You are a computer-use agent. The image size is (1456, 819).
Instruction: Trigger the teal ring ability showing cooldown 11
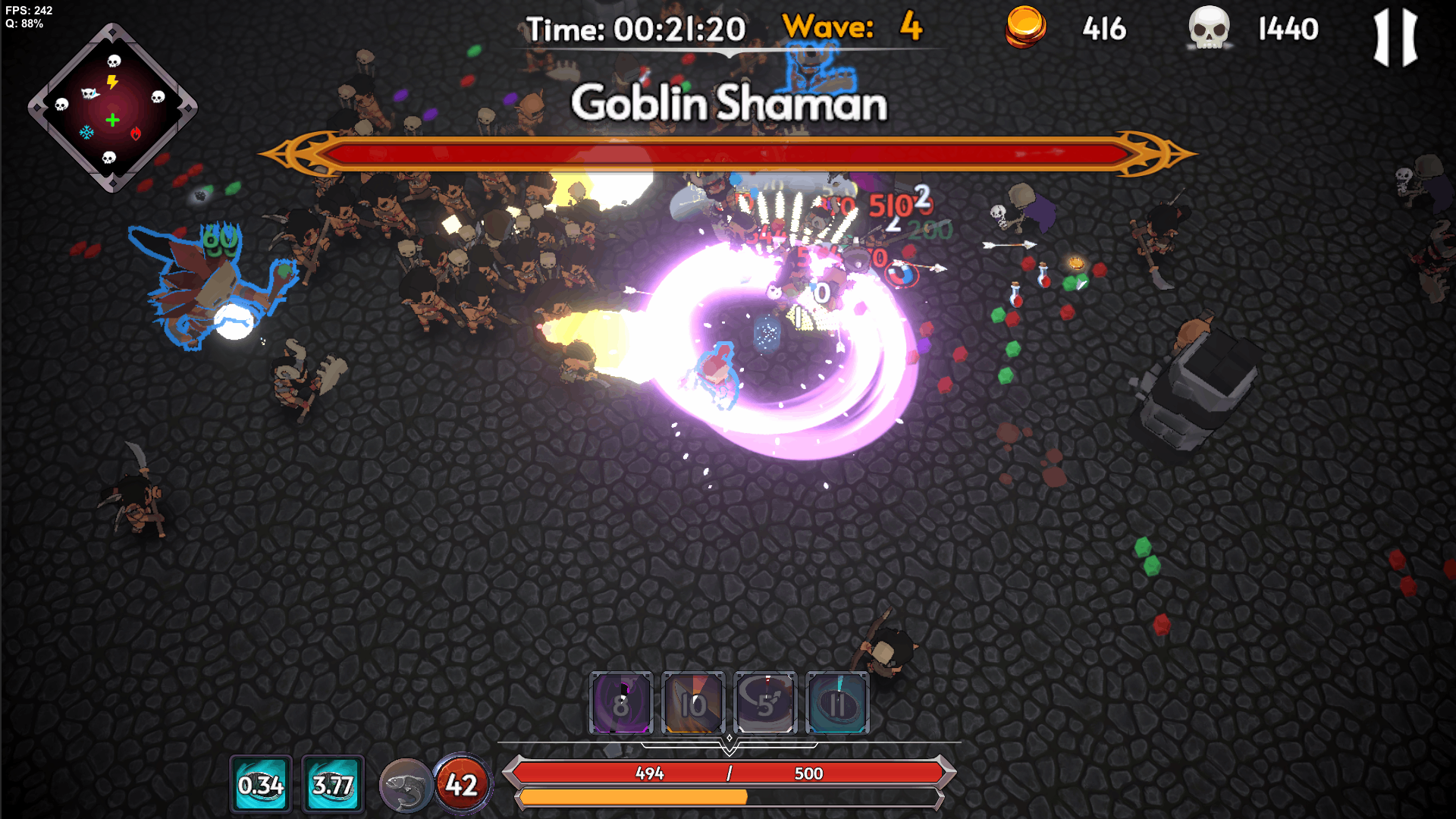coord(837,703)
